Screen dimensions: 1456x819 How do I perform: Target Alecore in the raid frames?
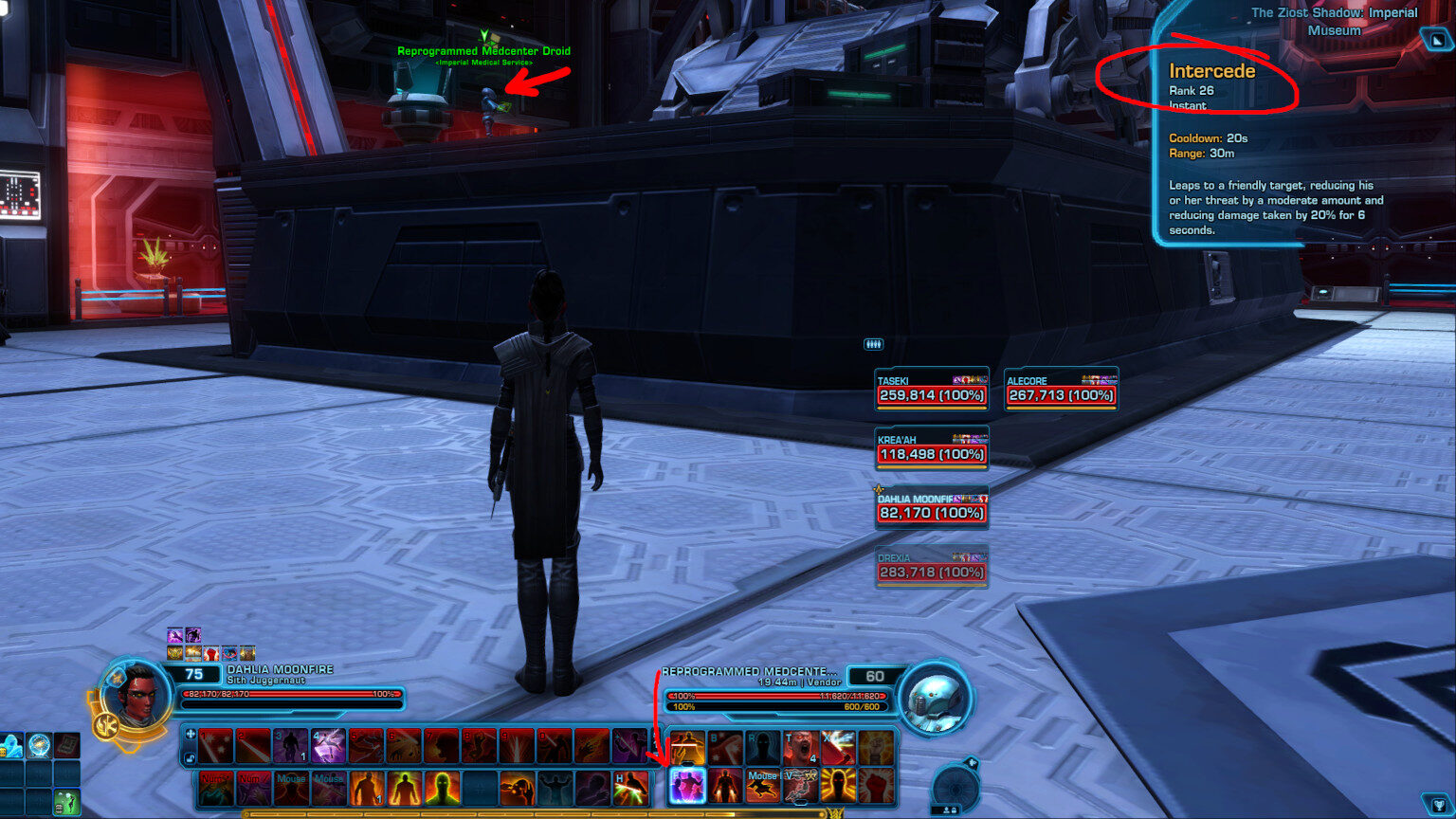1061,390
